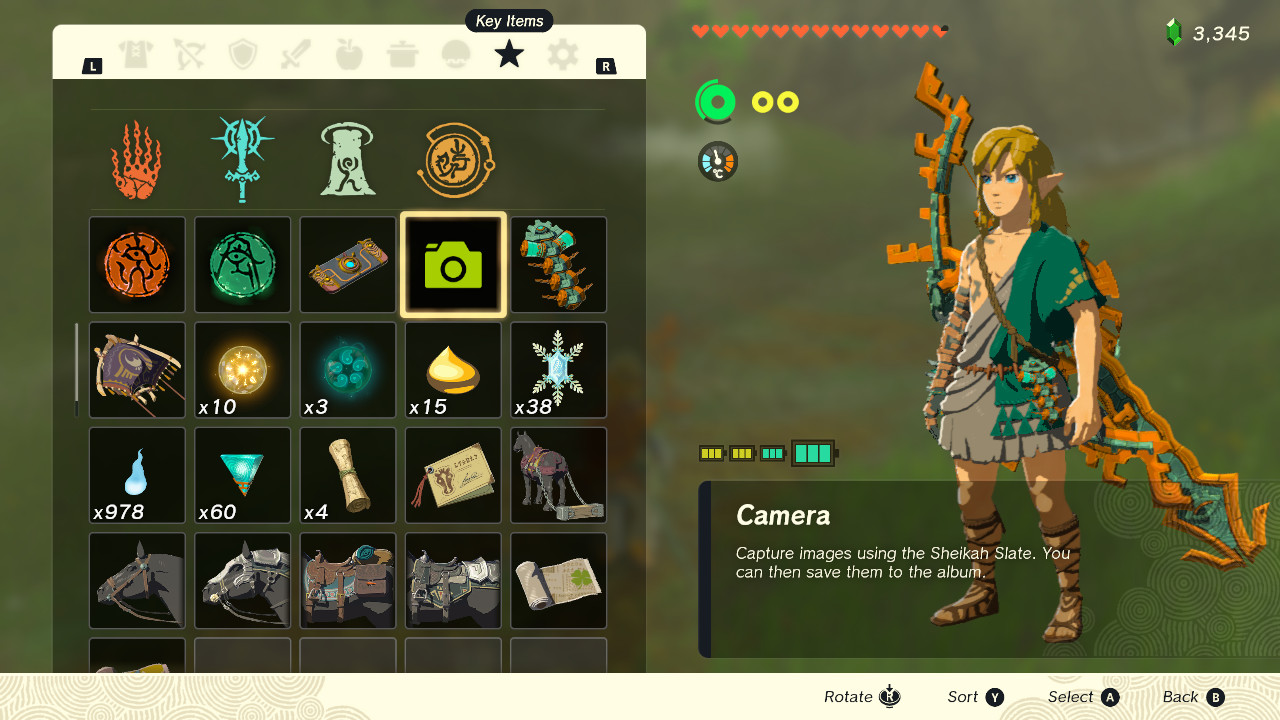Click the Back option
The image size is (1280, 720).
click(1193, 697)
